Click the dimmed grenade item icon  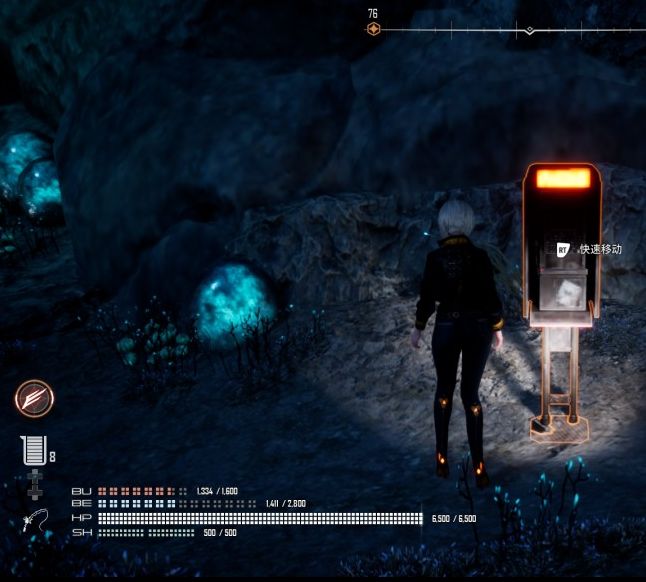tap(34, 485)
